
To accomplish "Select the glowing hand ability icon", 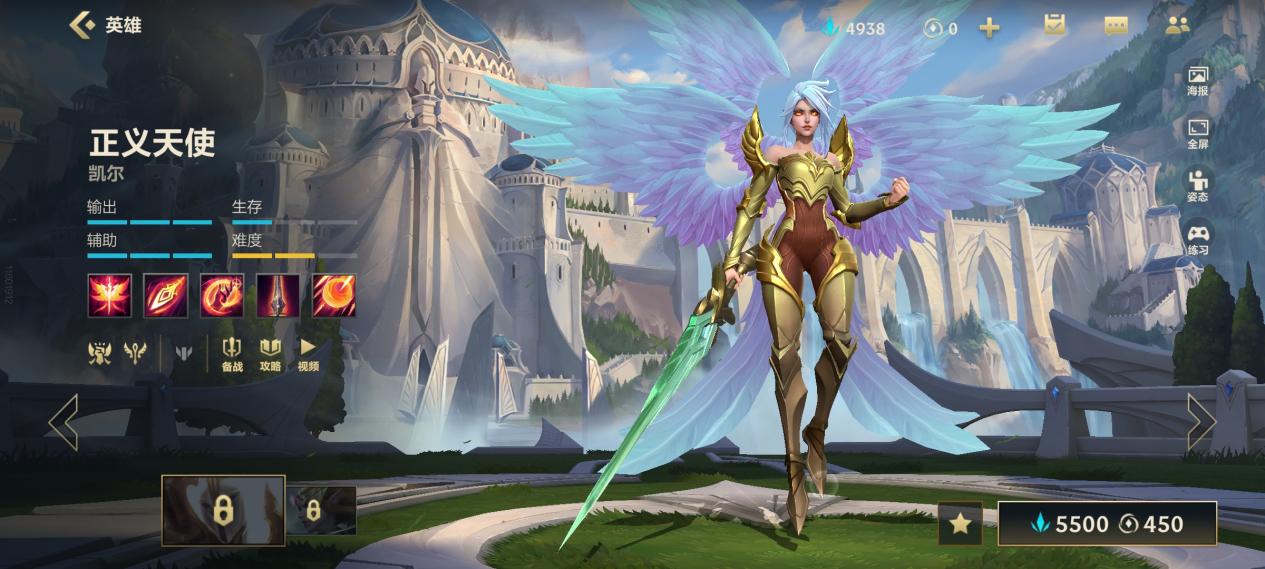I will point(221,295).
